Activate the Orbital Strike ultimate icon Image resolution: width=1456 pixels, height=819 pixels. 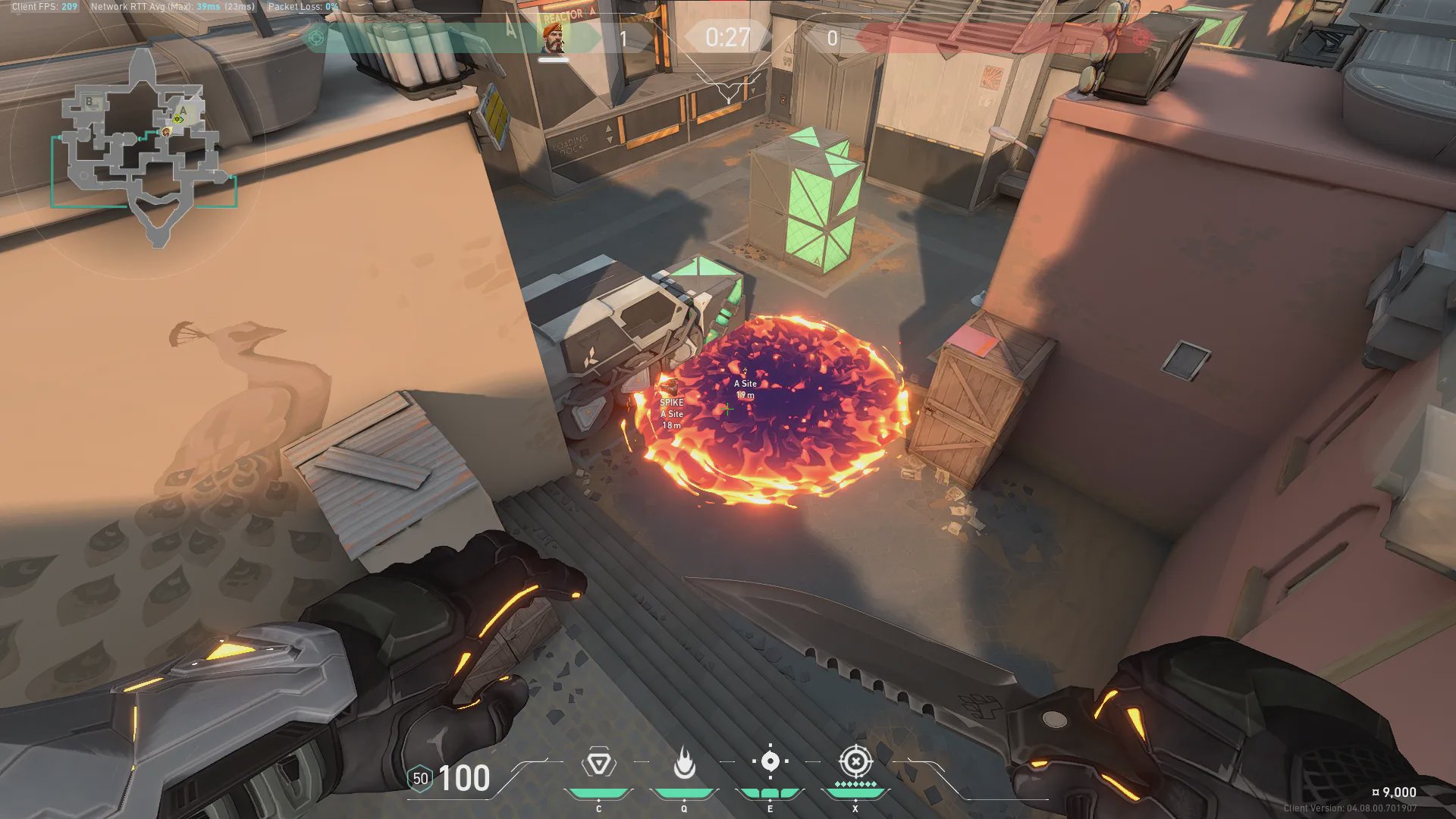coord(855,761)
